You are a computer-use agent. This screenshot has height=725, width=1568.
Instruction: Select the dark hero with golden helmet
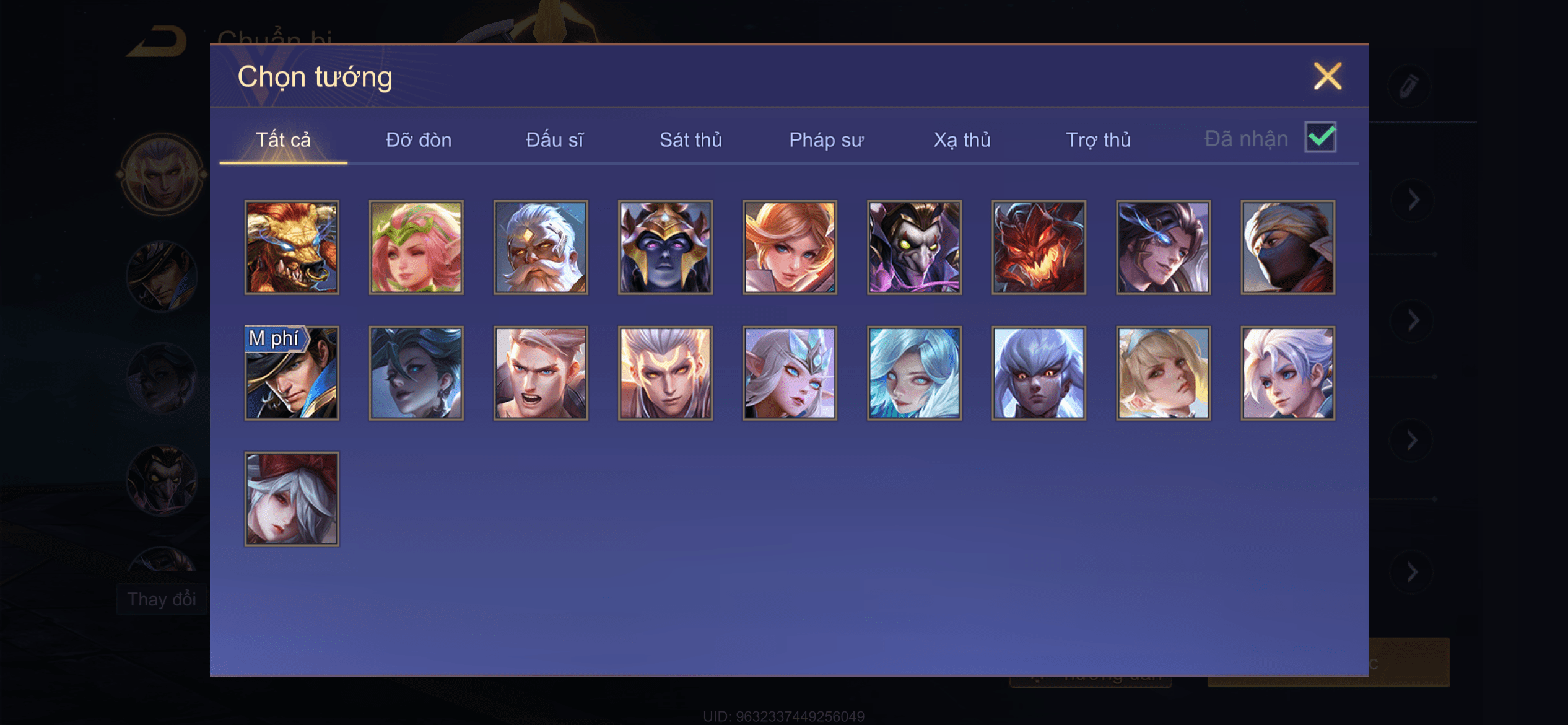click(x=665, y=247)
